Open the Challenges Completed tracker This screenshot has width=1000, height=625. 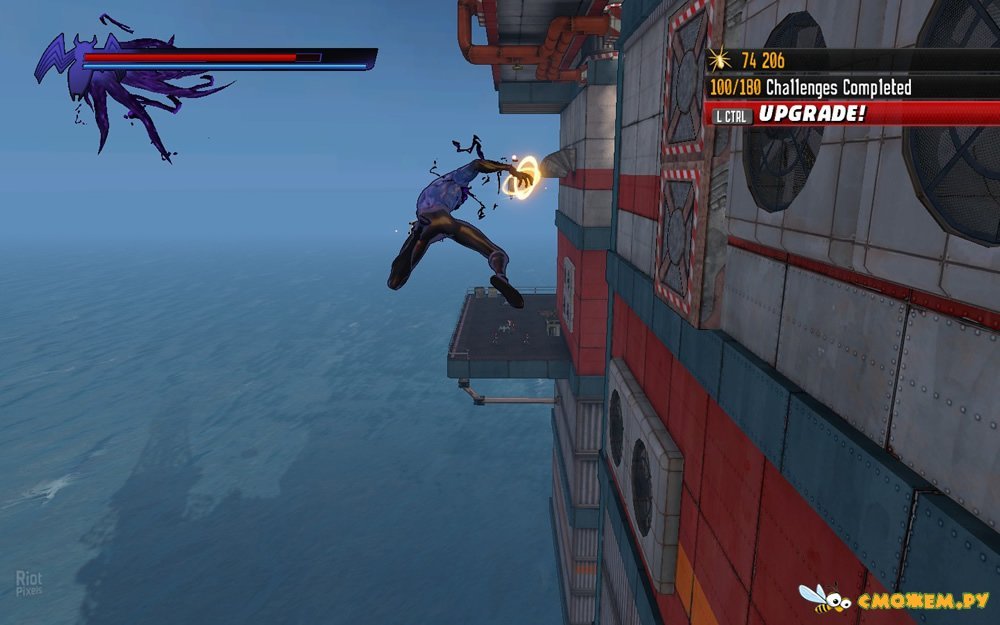tap(810, 88)
